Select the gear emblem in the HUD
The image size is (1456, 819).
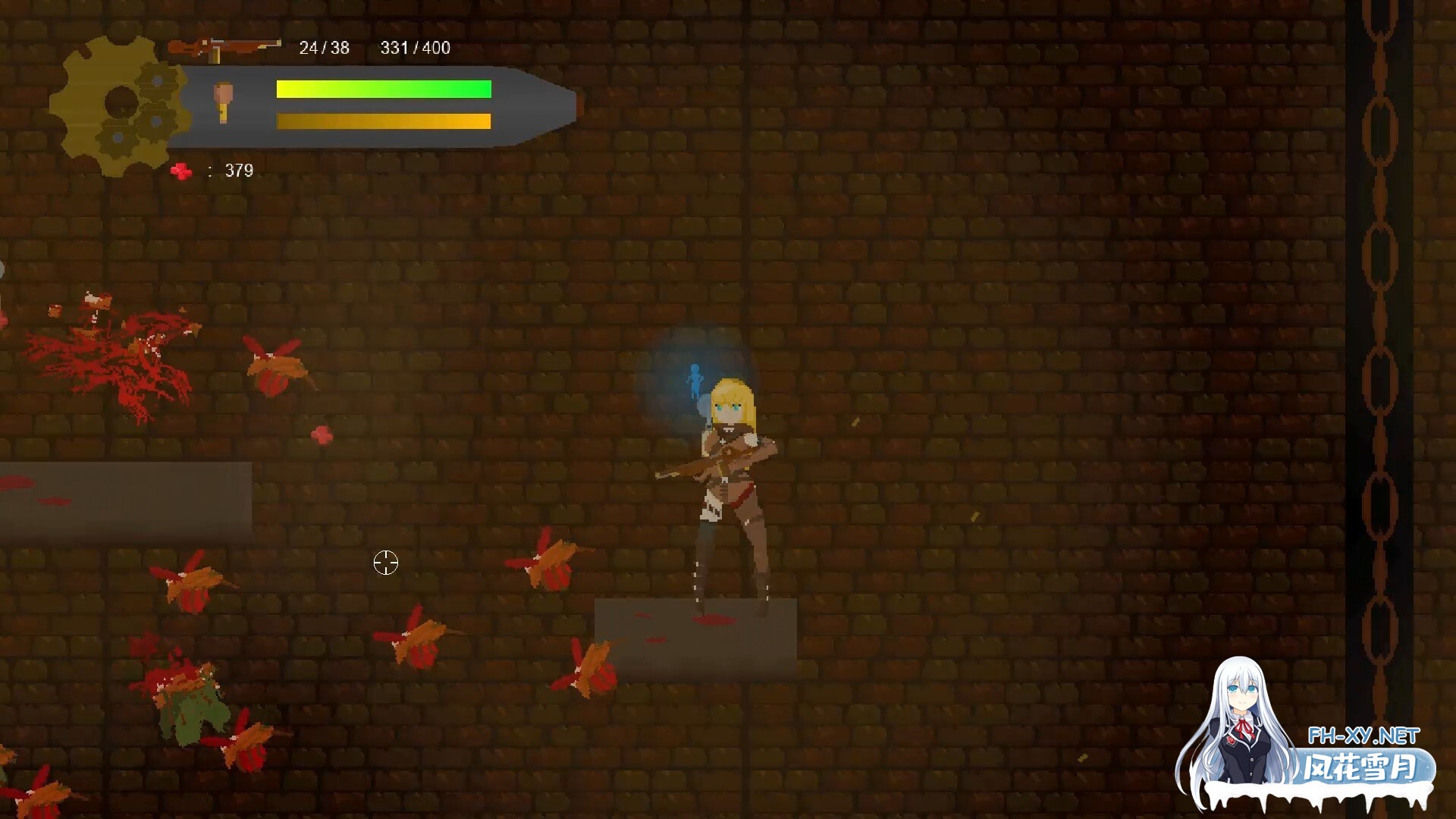118,105
